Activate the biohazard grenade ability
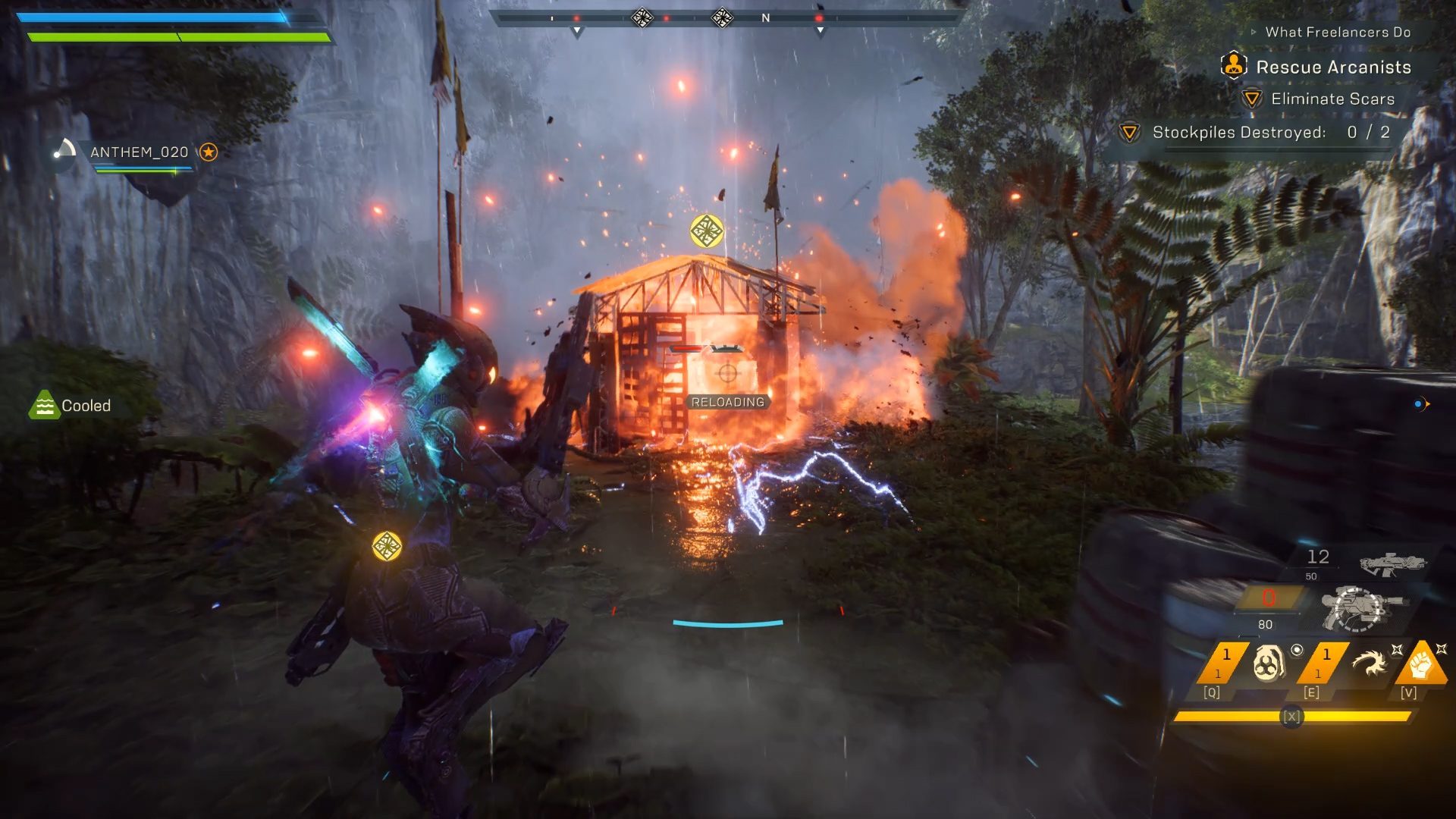Image resolution: width=1456 pixels, height=819 pixels. point(1269,664)
